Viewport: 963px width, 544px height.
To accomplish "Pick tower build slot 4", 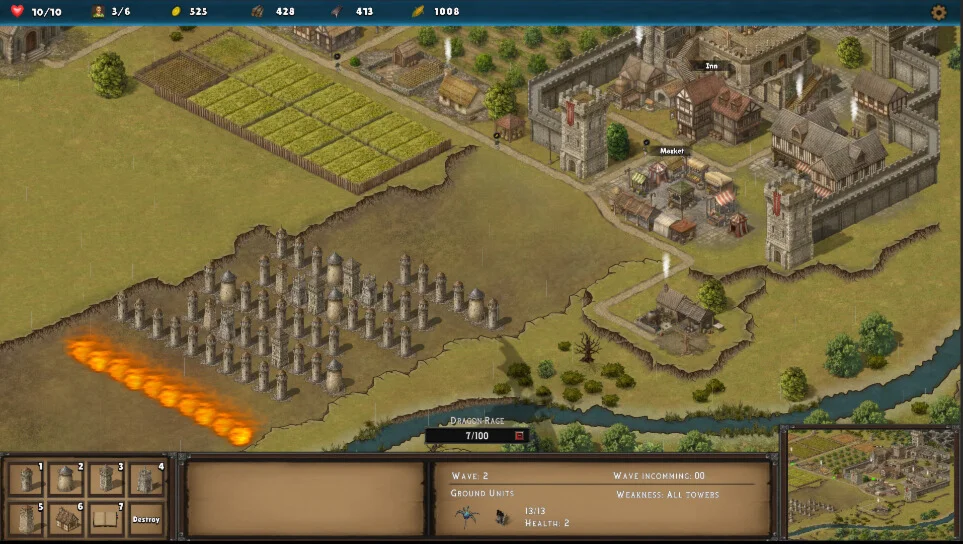I will 146,479.
